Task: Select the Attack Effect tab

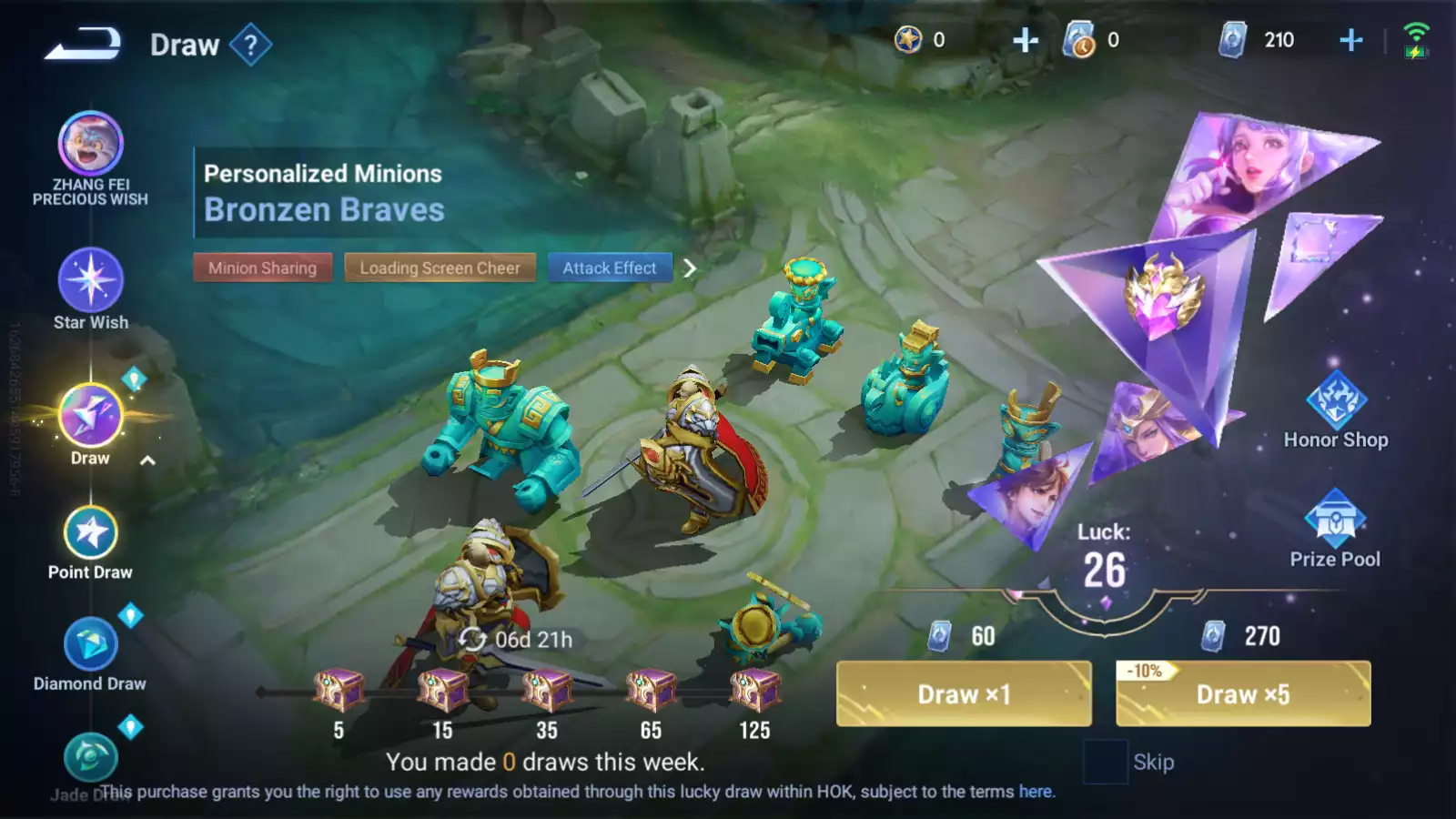Action: coord(610,268)
